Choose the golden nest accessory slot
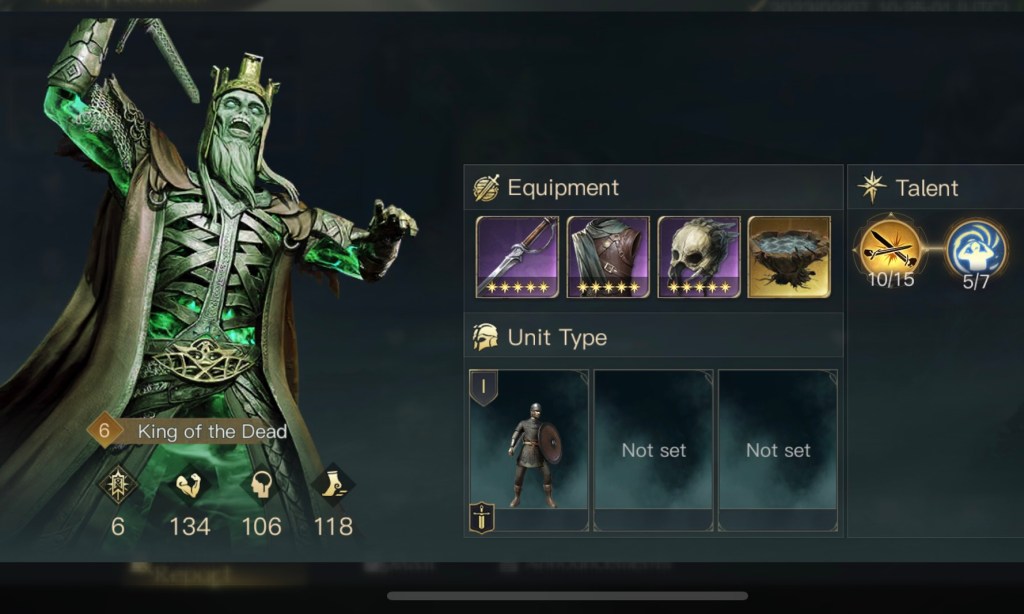This screenshot has width=1024, height=614. pyautogui.click(x=789, y=257)
